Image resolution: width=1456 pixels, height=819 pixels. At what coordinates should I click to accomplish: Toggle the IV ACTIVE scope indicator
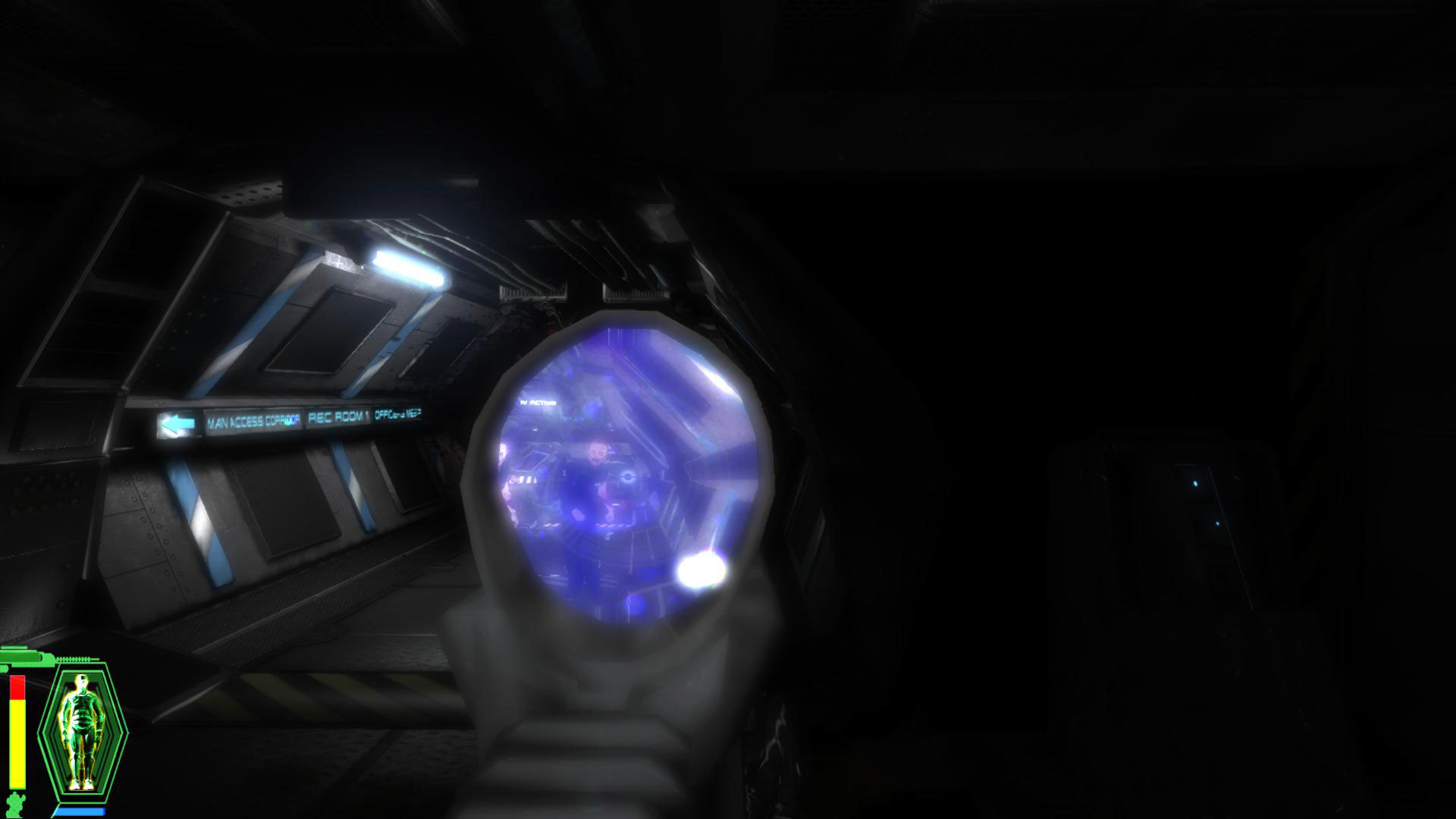537,403
